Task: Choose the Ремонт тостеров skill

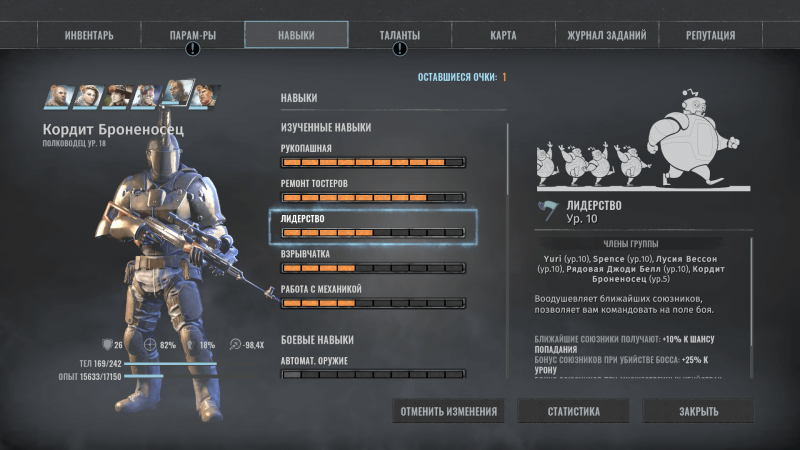Action: click(x=372, y=191)
